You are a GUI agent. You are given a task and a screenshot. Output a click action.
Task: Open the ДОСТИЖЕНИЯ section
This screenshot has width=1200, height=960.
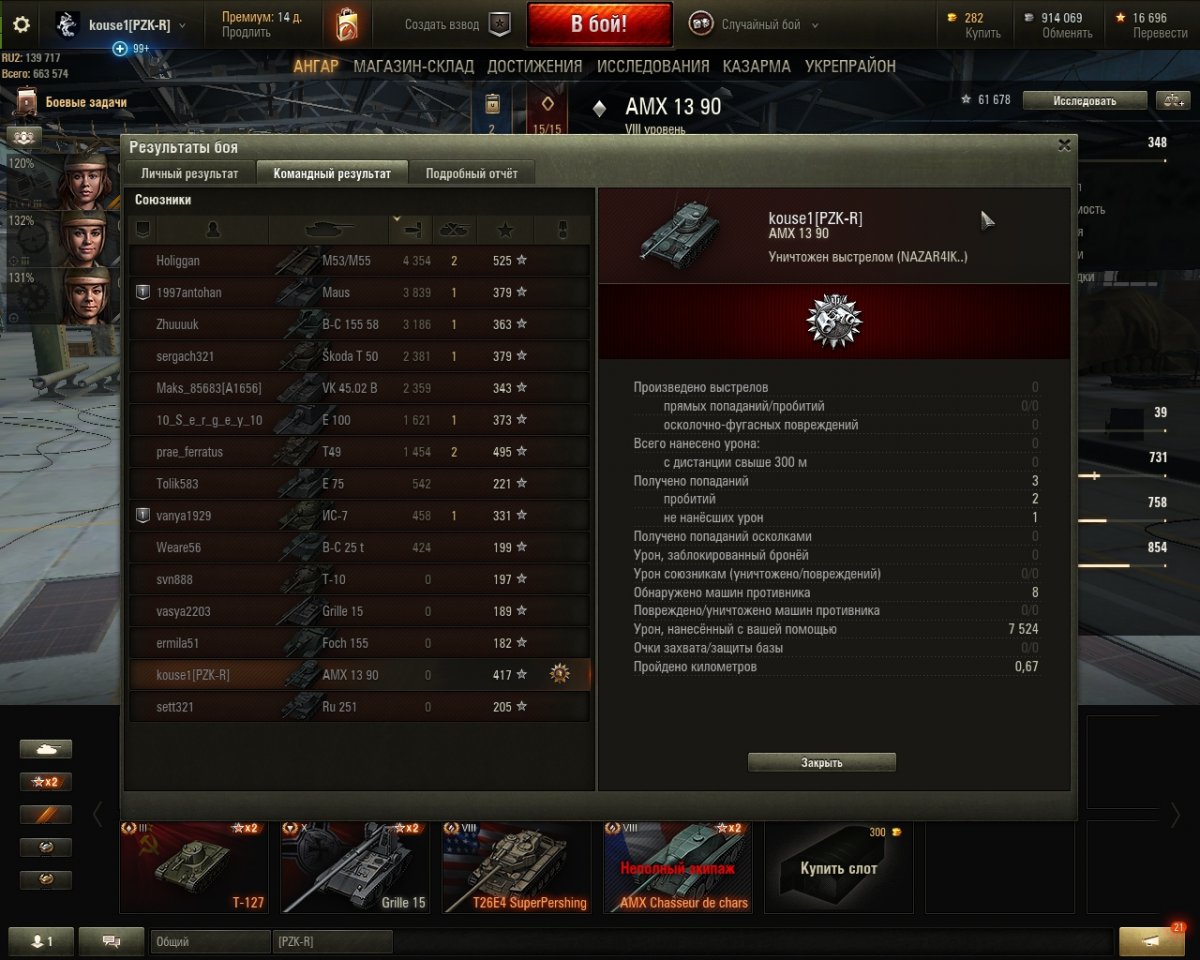pos(534,66)
